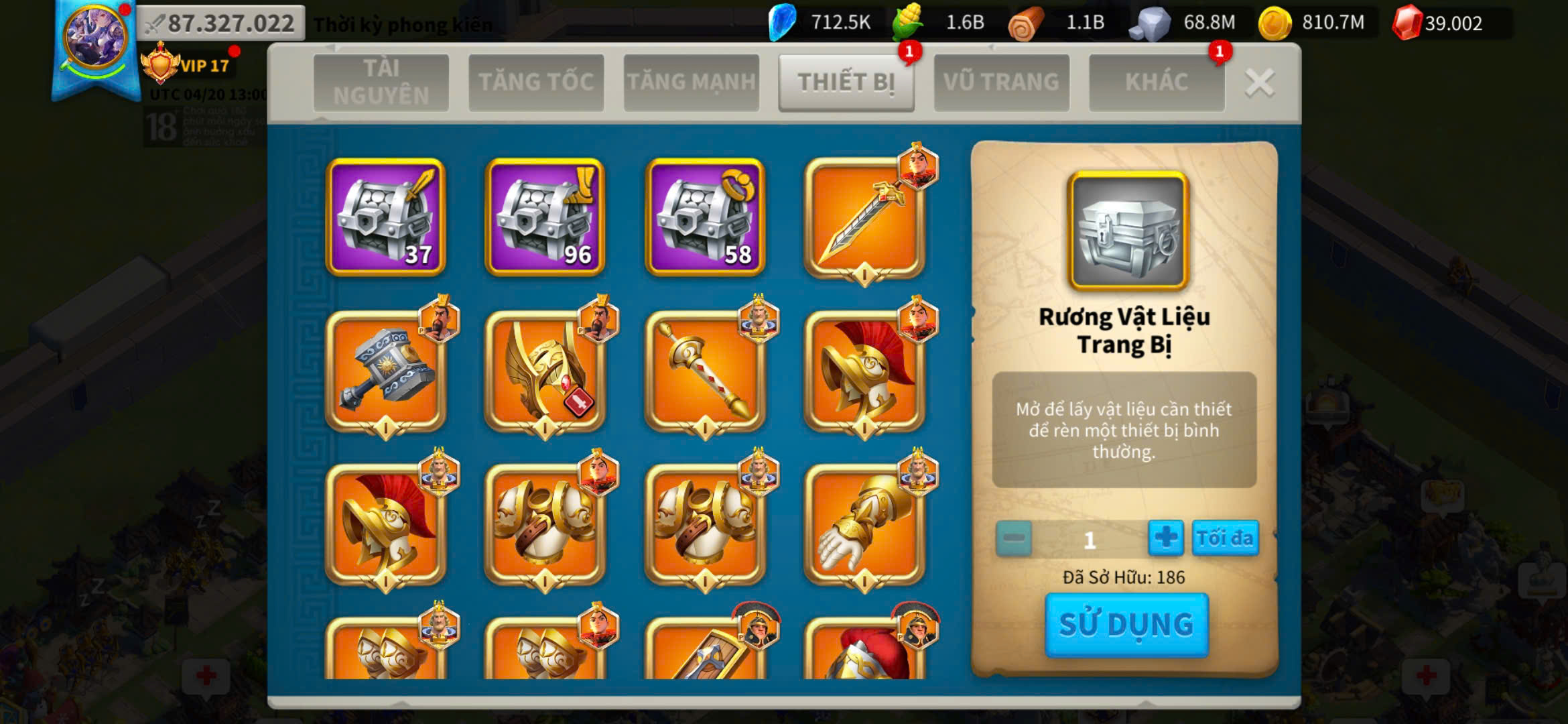1568x724 pixels.
Task: Increase quantity with the plus button
Action: [1165, 538]
